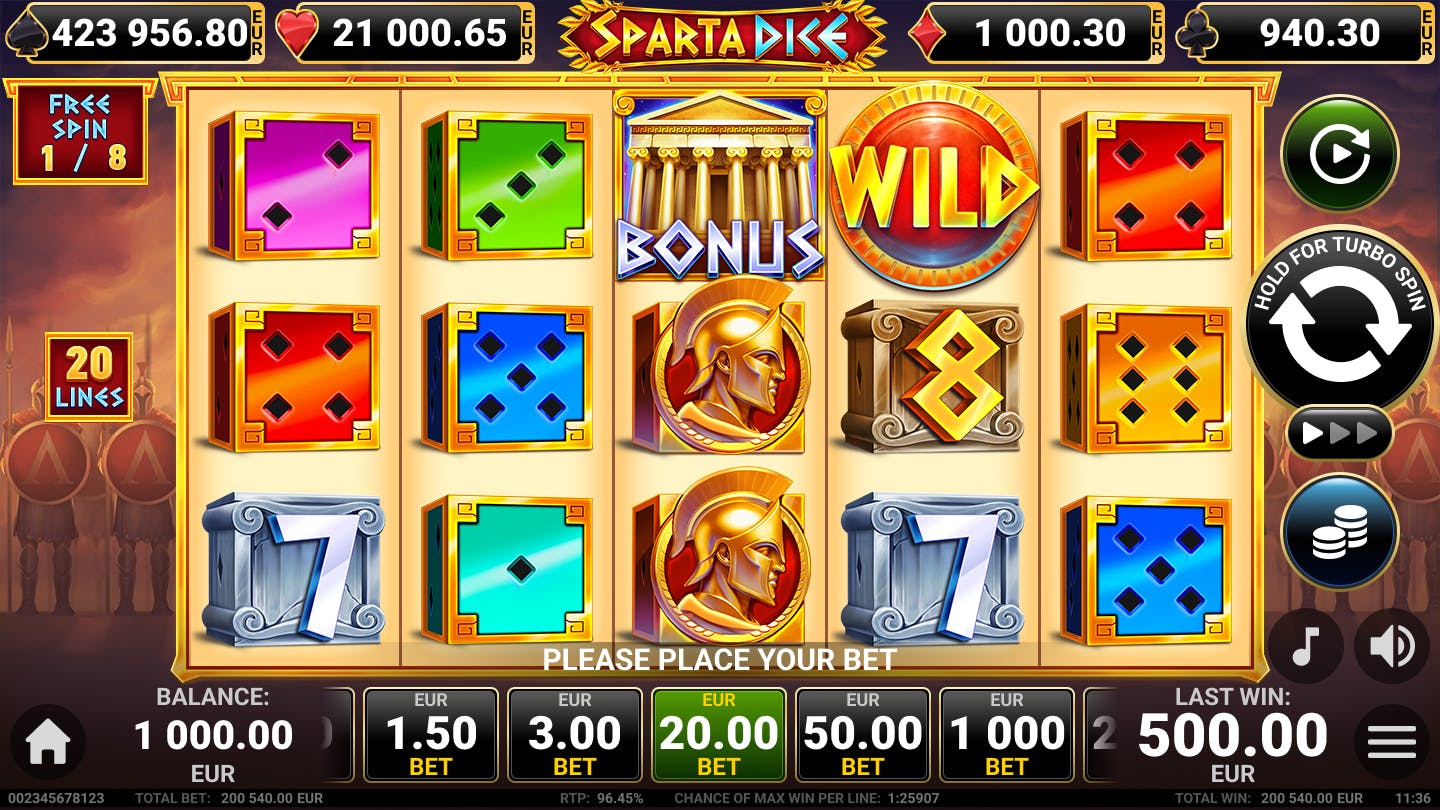The image size is (1440, 810).
Task: Click the triple-arrow fast play icon
Action: (1339, 433)
